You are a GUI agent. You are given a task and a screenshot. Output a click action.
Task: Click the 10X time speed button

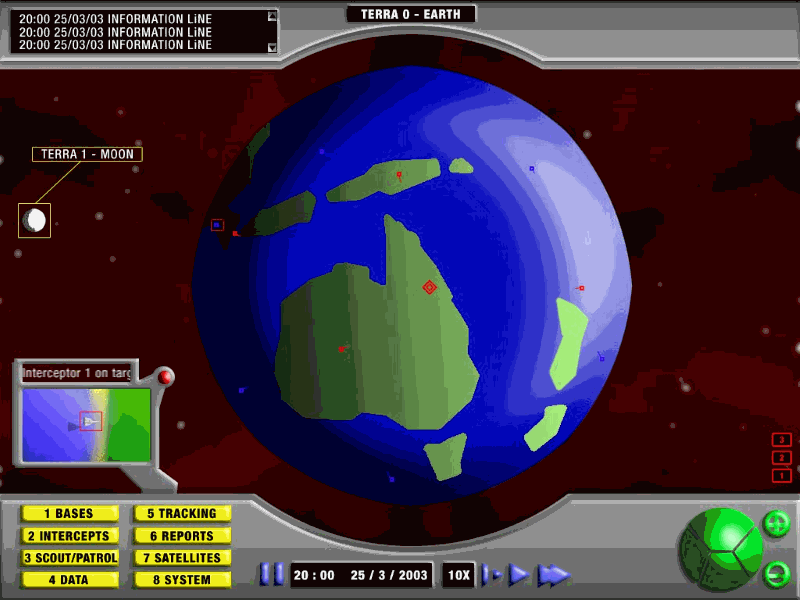(459, 575)
